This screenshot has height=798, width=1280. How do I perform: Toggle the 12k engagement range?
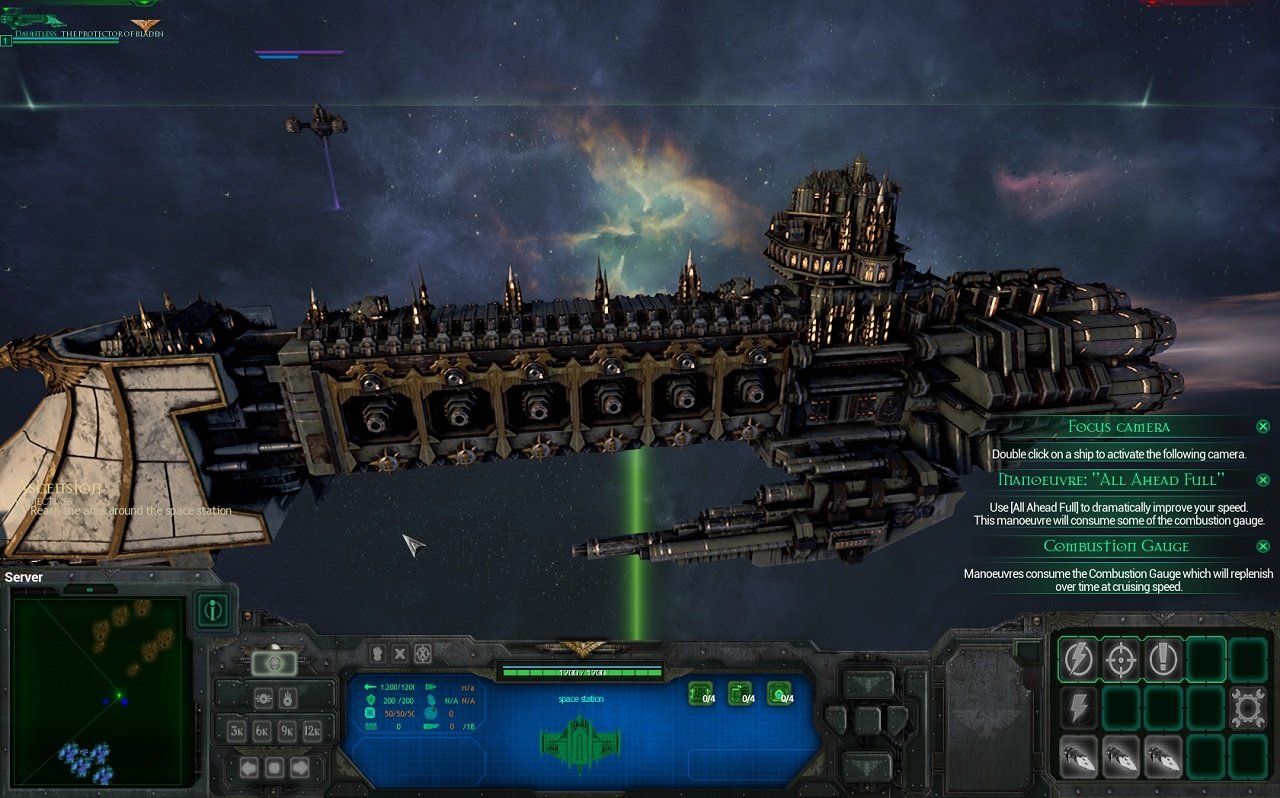tap(312, 730)
